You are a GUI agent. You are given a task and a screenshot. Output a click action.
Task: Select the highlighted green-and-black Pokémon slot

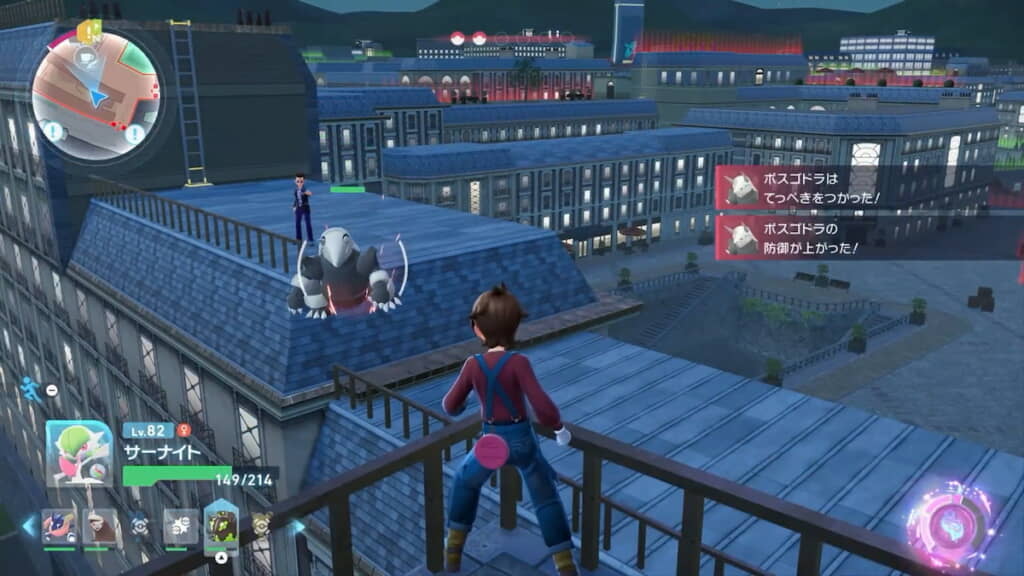coord(221,525)
